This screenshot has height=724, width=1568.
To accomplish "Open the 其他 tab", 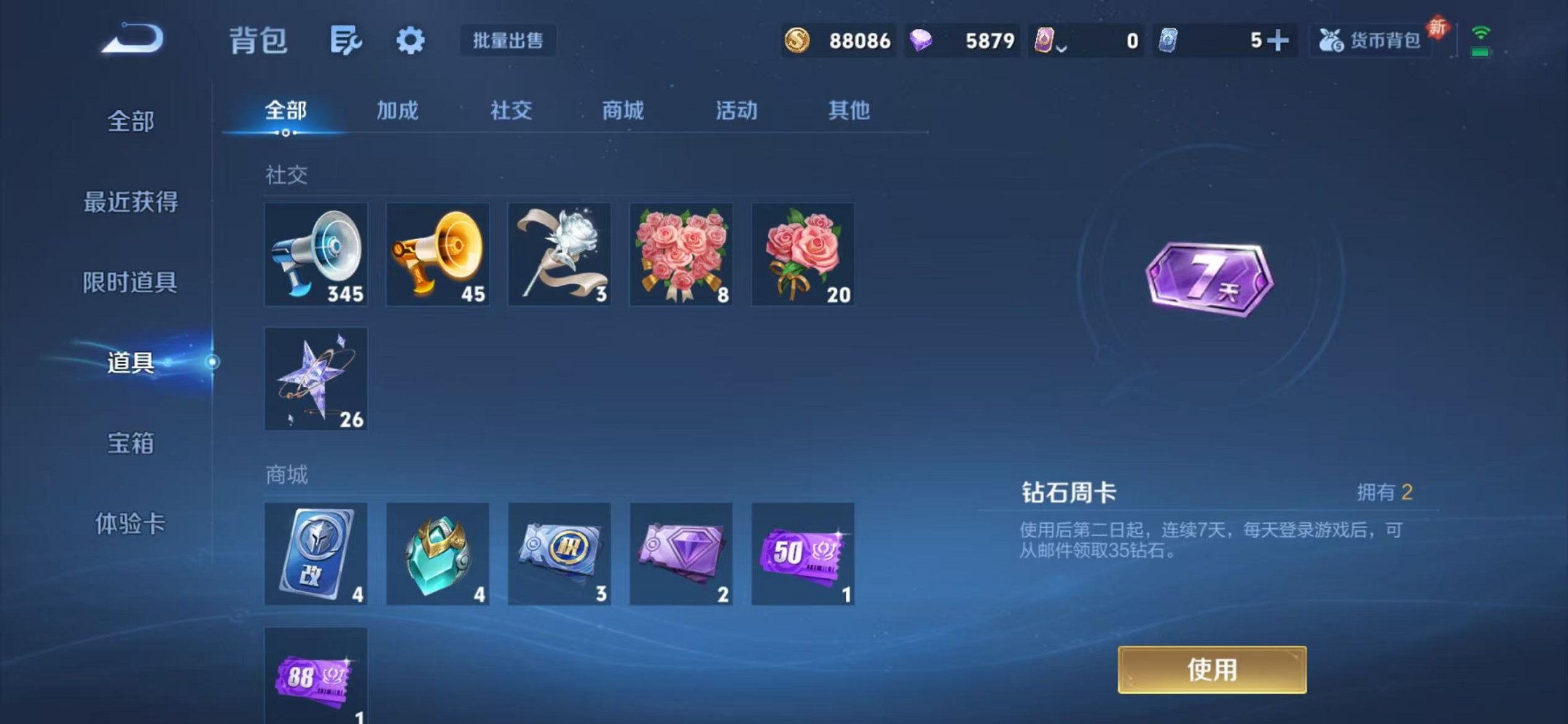I will [847, 111].
